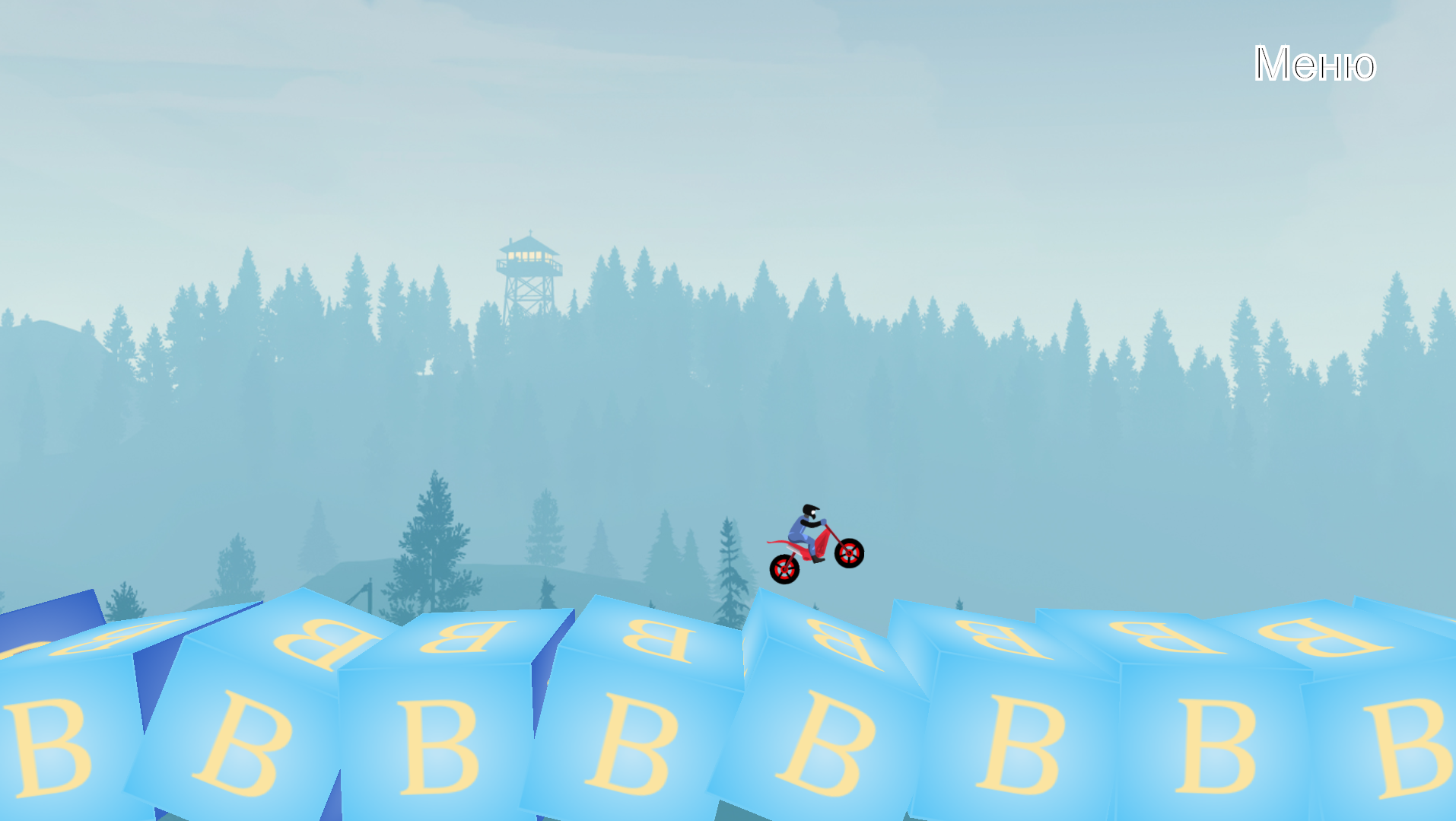Click the rider's body in blue clothing
This screenshot has width=1456, height=821.
(800, 527)
